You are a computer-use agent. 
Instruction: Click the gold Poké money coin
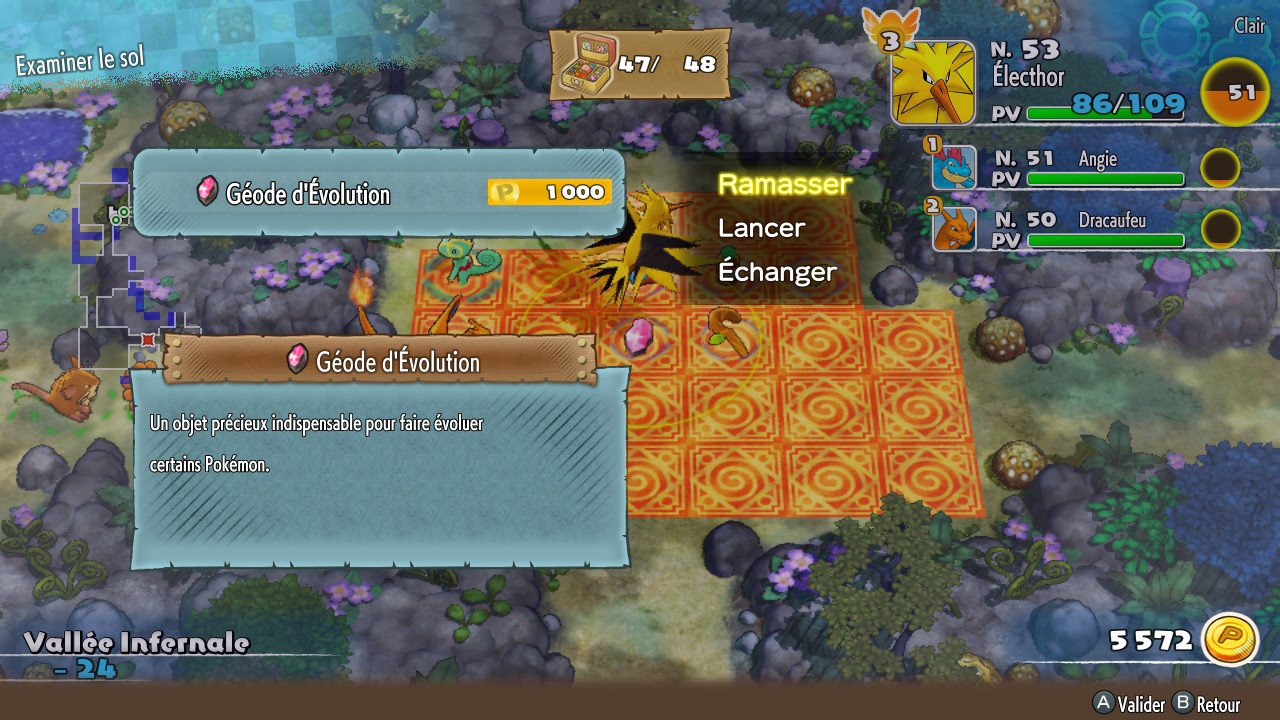[x=1229, y=639]
